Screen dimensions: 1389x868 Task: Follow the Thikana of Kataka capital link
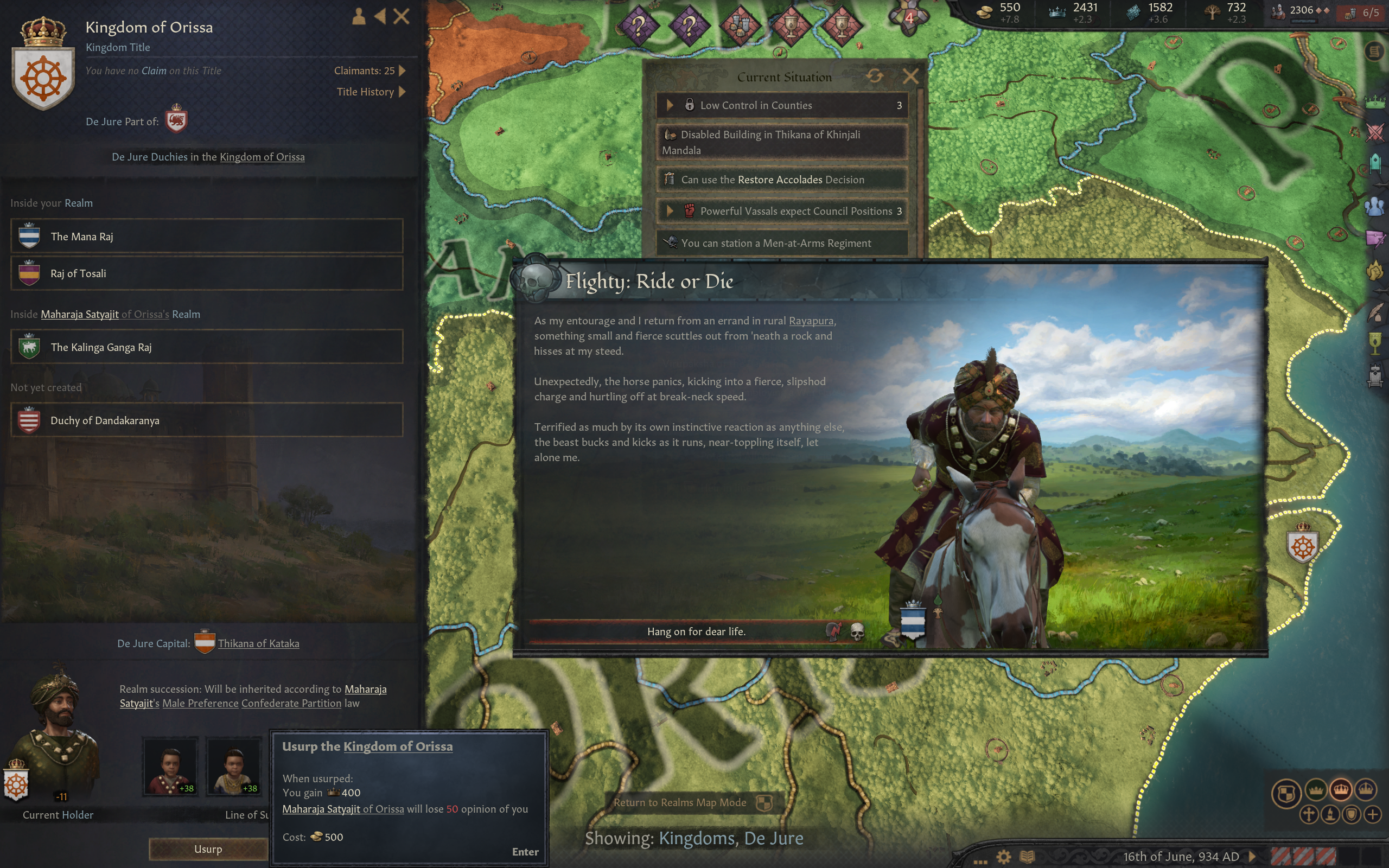tap(258, 643)
